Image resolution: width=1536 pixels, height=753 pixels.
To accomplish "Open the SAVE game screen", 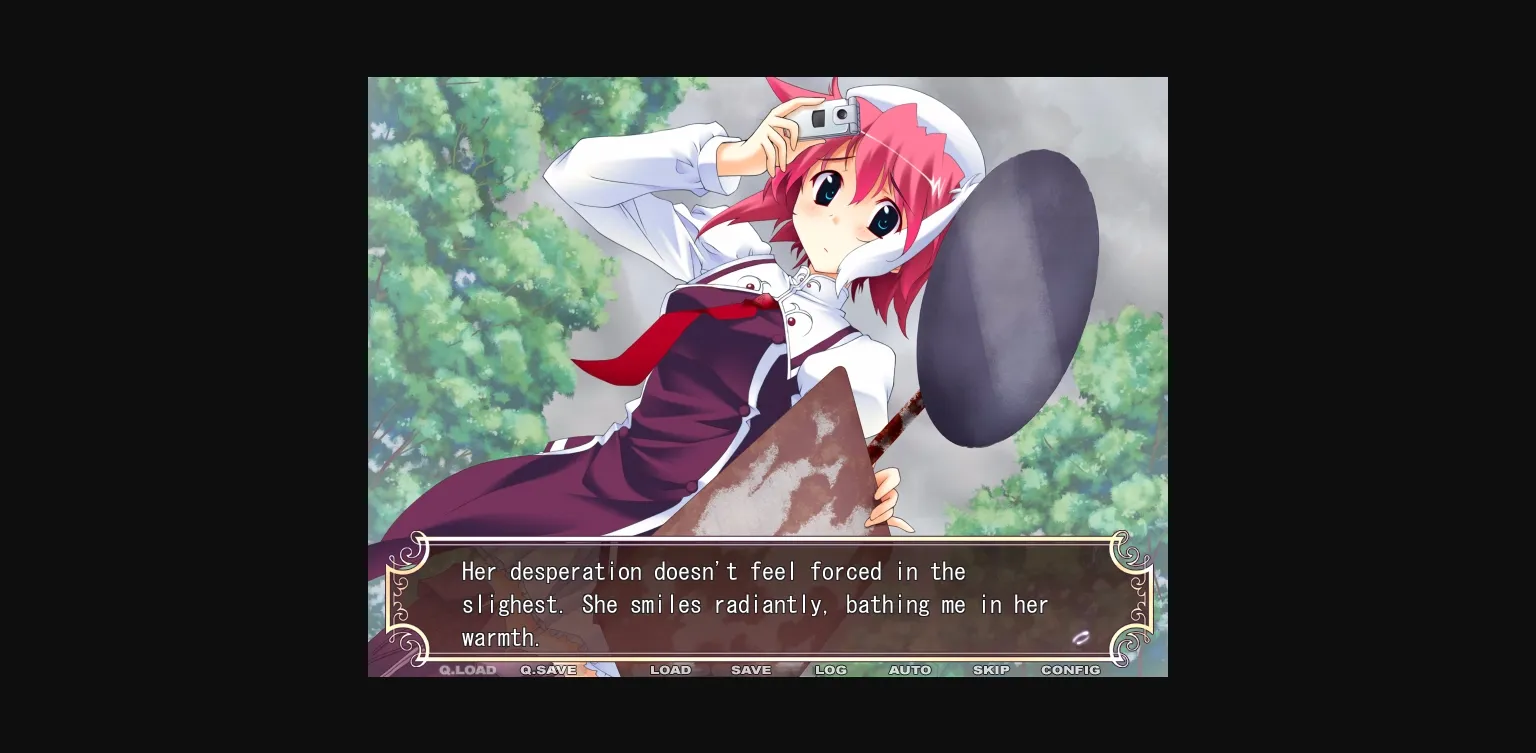I will click(x=751, y=670).
